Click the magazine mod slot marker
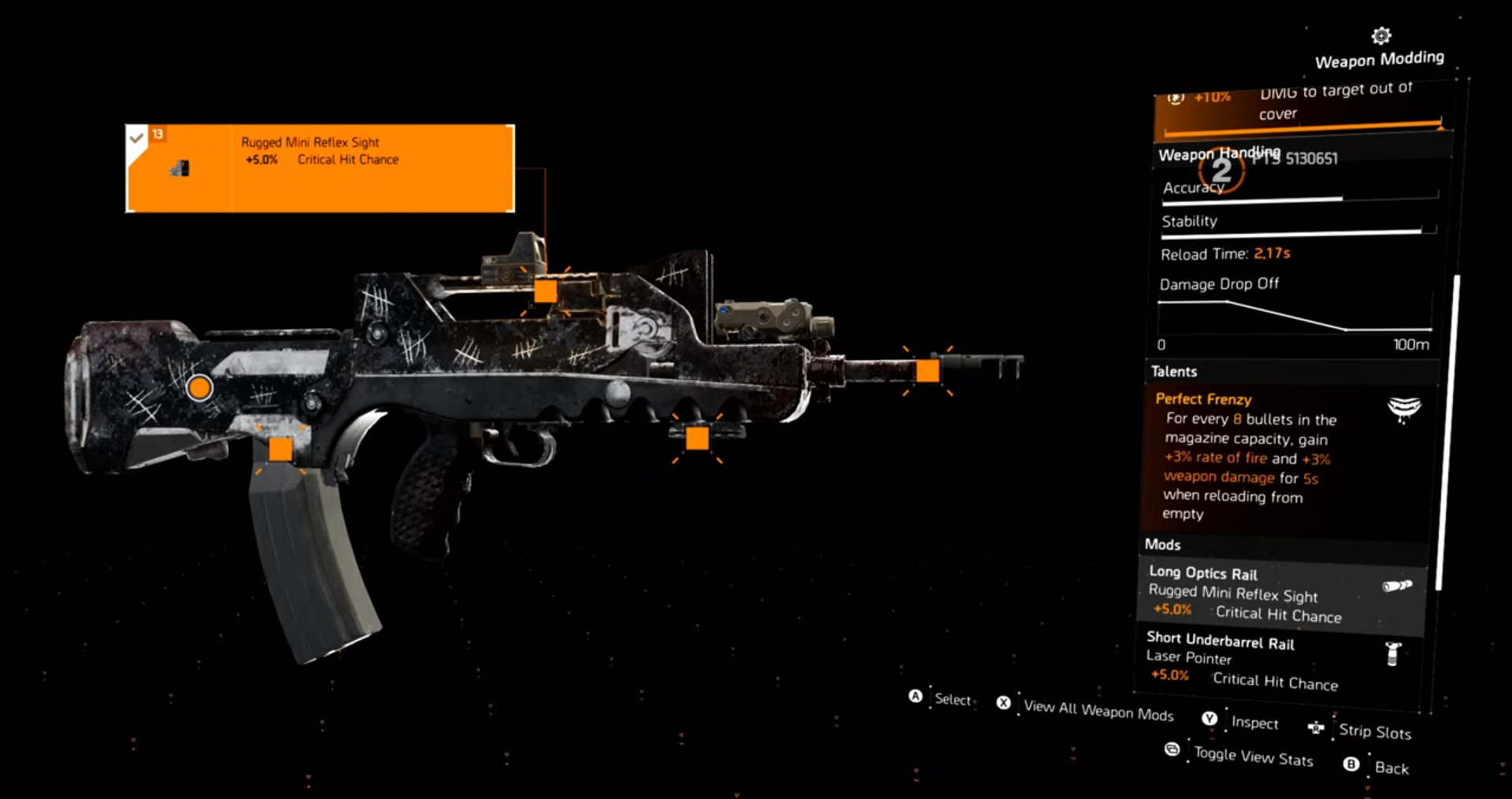Image resolution: width=1512 pixels, height=799 pixels. [281, 450]
